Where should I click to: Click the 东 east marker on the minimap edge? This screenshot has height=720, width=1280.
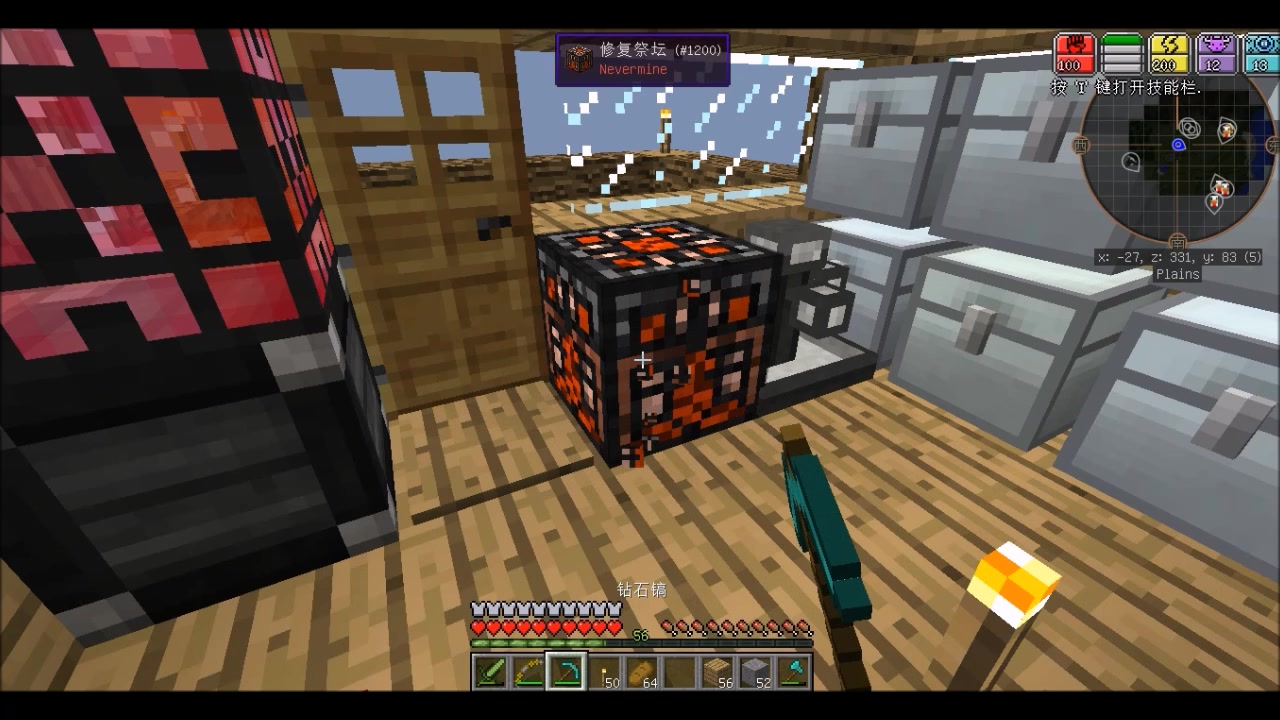[1274, 145]
